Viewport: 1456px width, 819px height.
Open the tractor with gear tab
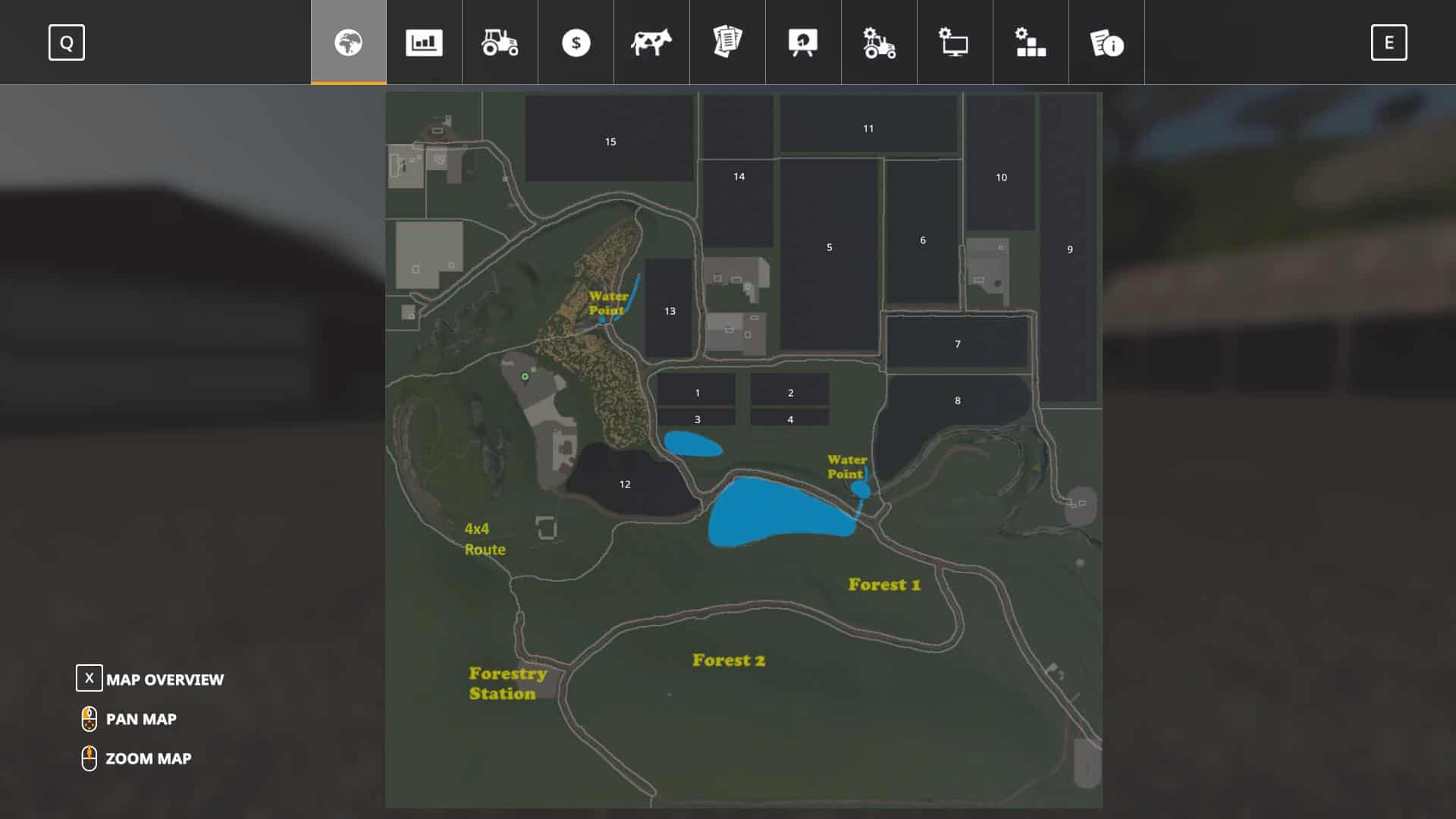[x=879, y=42]
